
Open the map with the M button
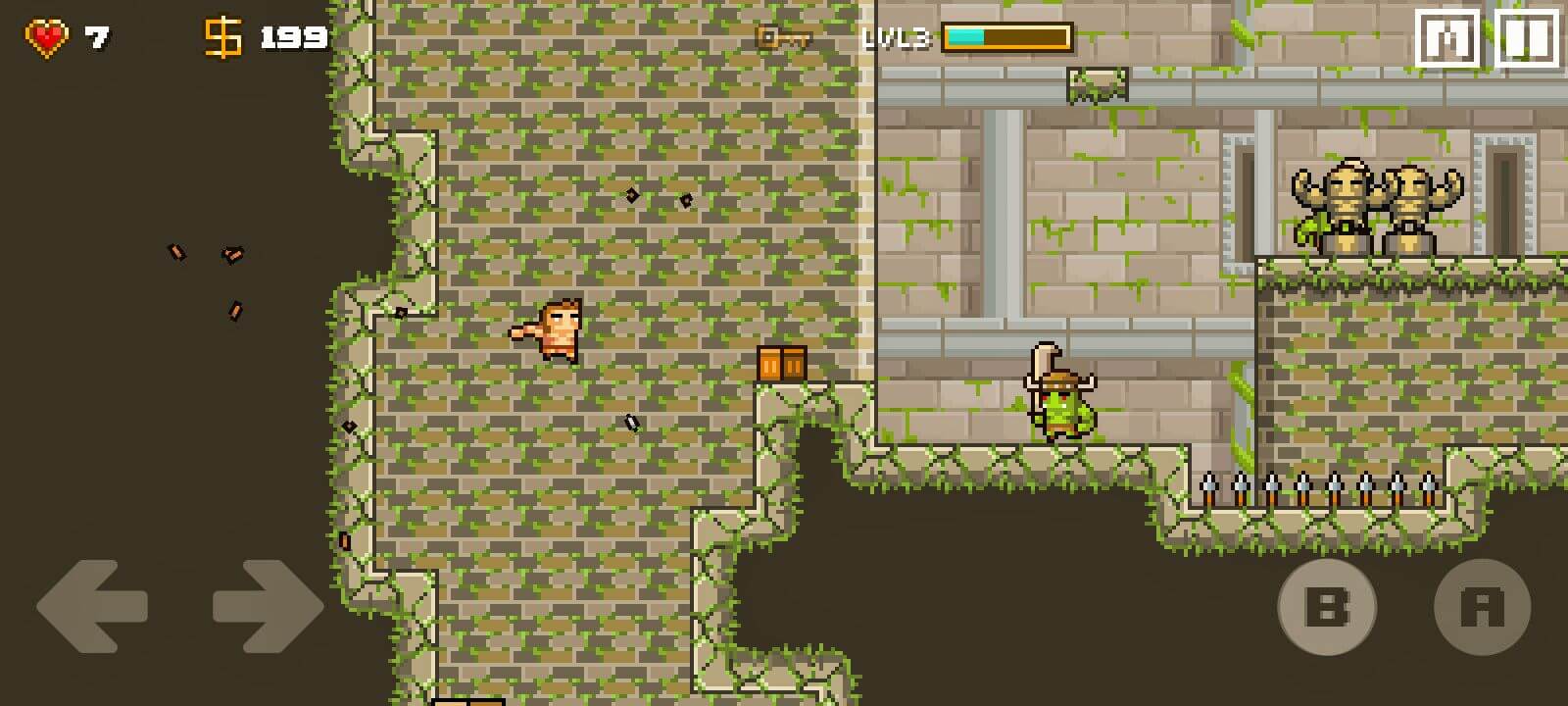click(1447, 39)
